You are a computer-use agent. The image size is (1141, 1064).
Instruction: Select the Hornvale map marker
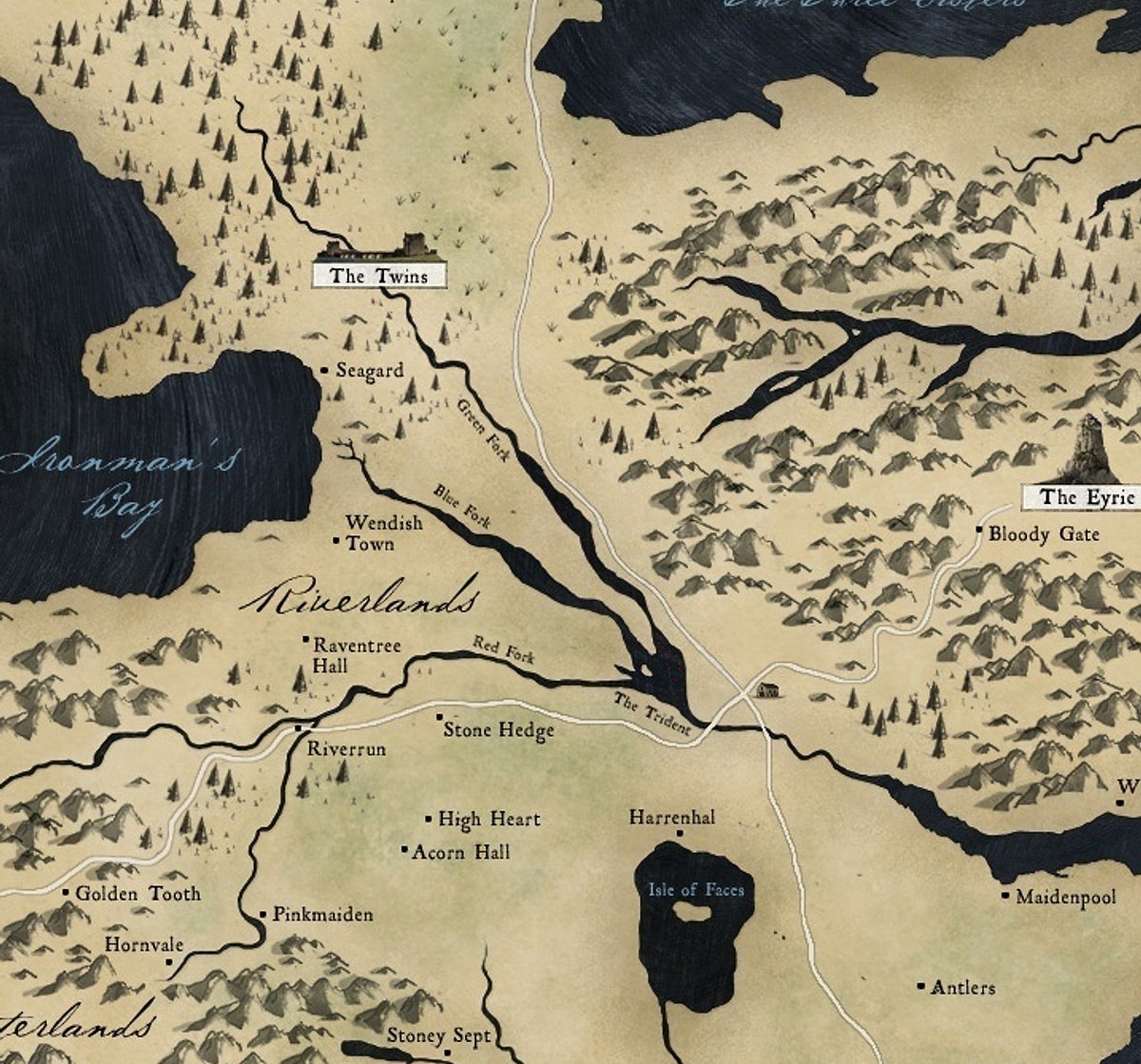pyautogui.click(x=169, y=961)
